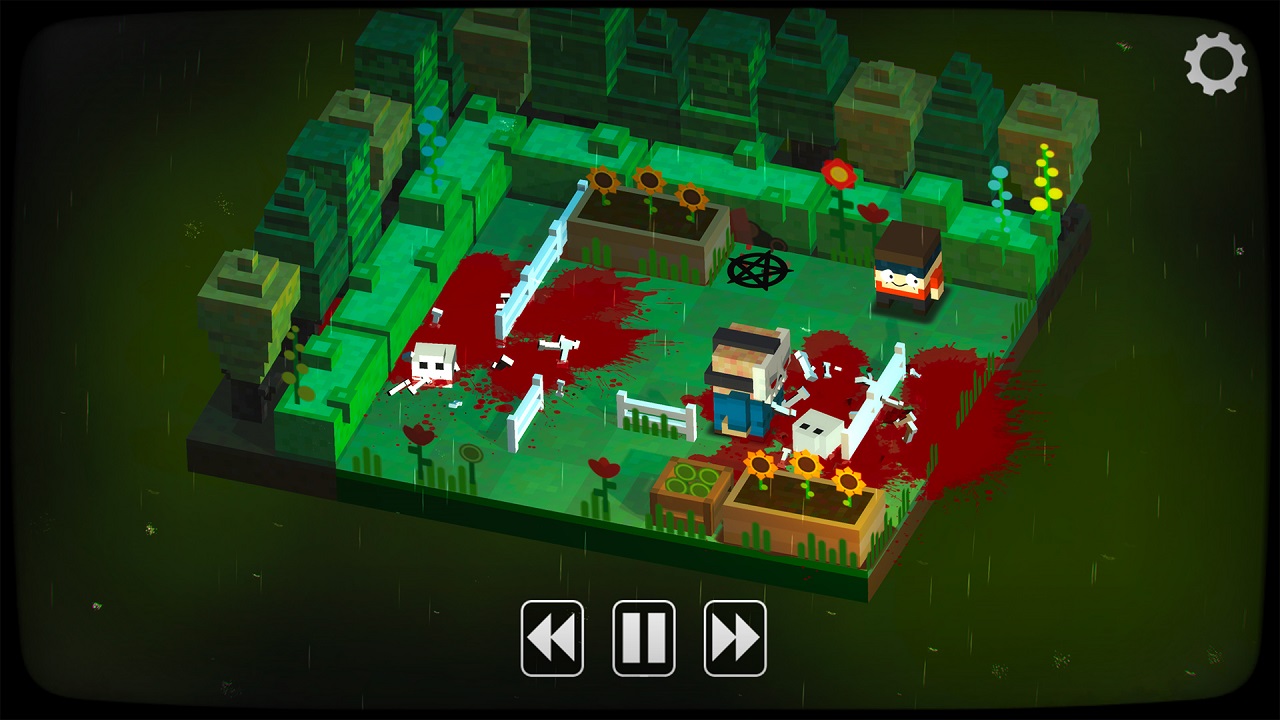Pause the game with the pause button

coord(644,638)
